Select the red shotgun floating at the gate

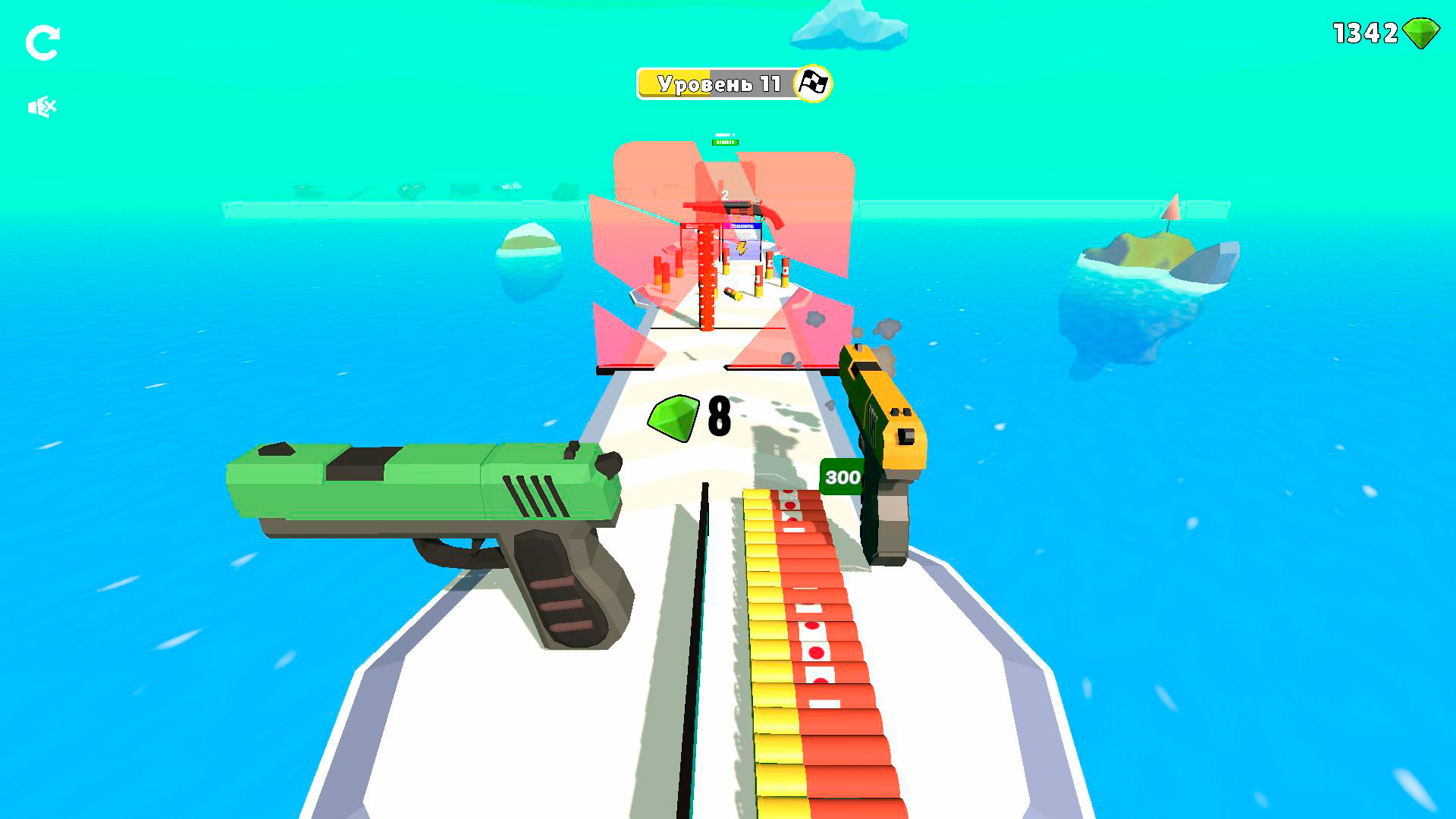pos(733,210)
